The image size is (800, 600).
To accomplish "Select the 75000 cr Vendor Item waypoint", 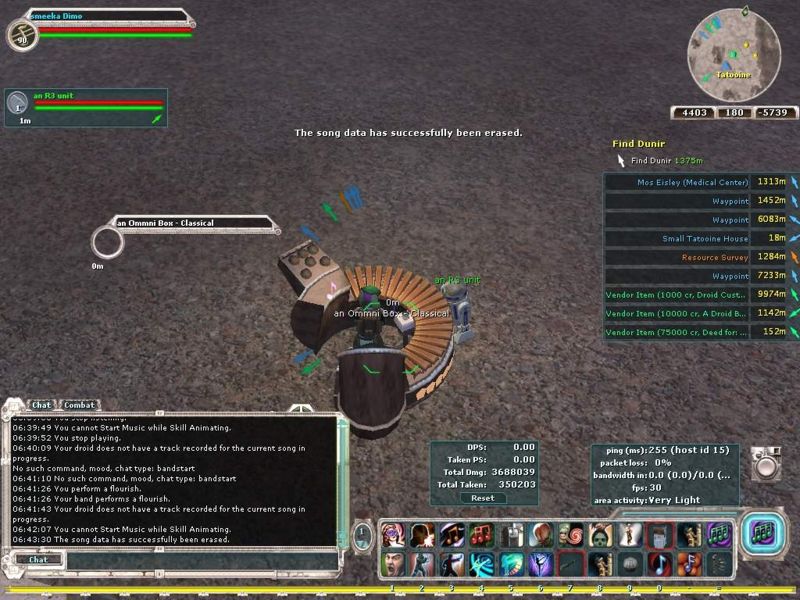I will (677, 332).
